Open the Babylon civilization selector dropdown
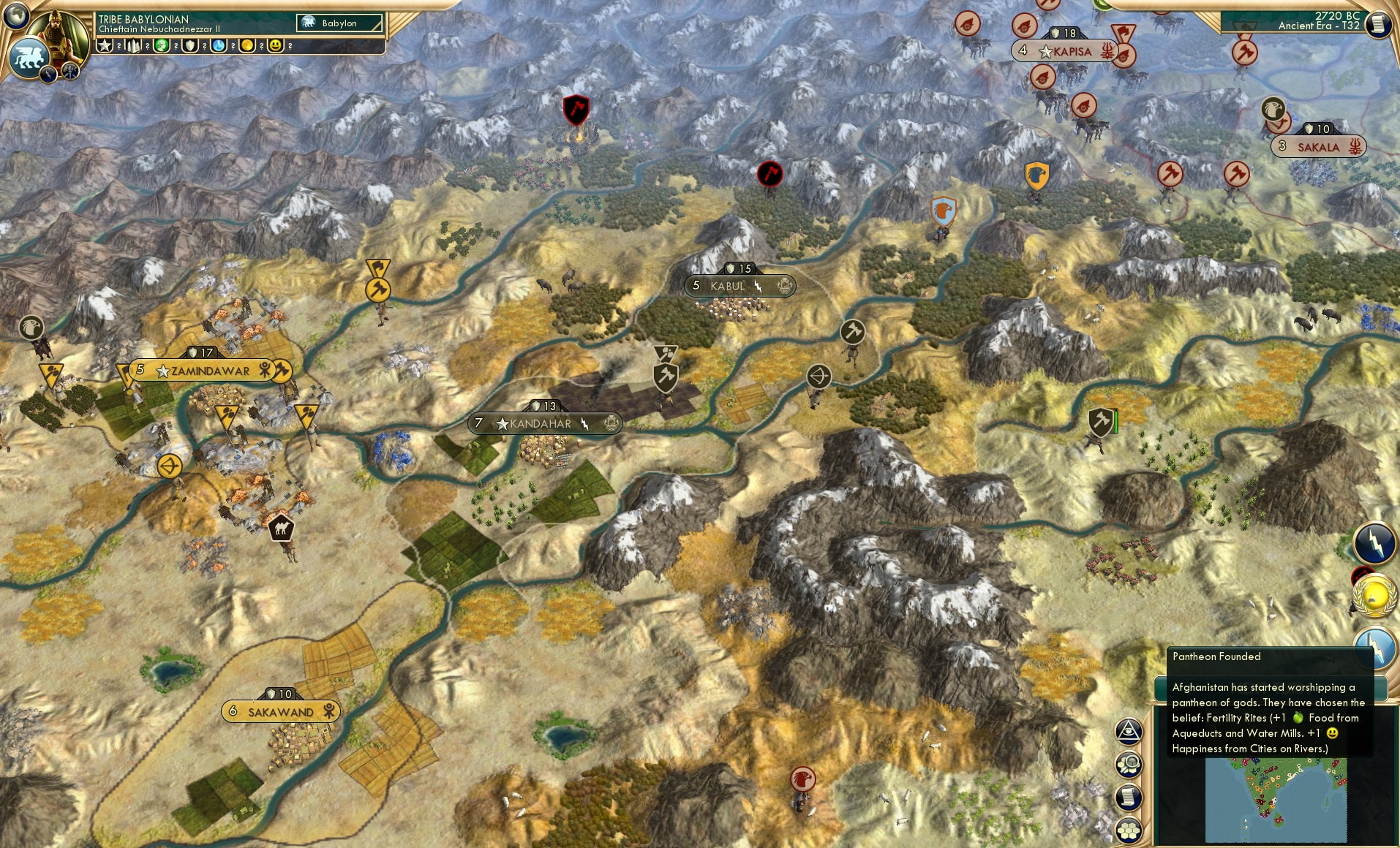 tap(339, 23)
